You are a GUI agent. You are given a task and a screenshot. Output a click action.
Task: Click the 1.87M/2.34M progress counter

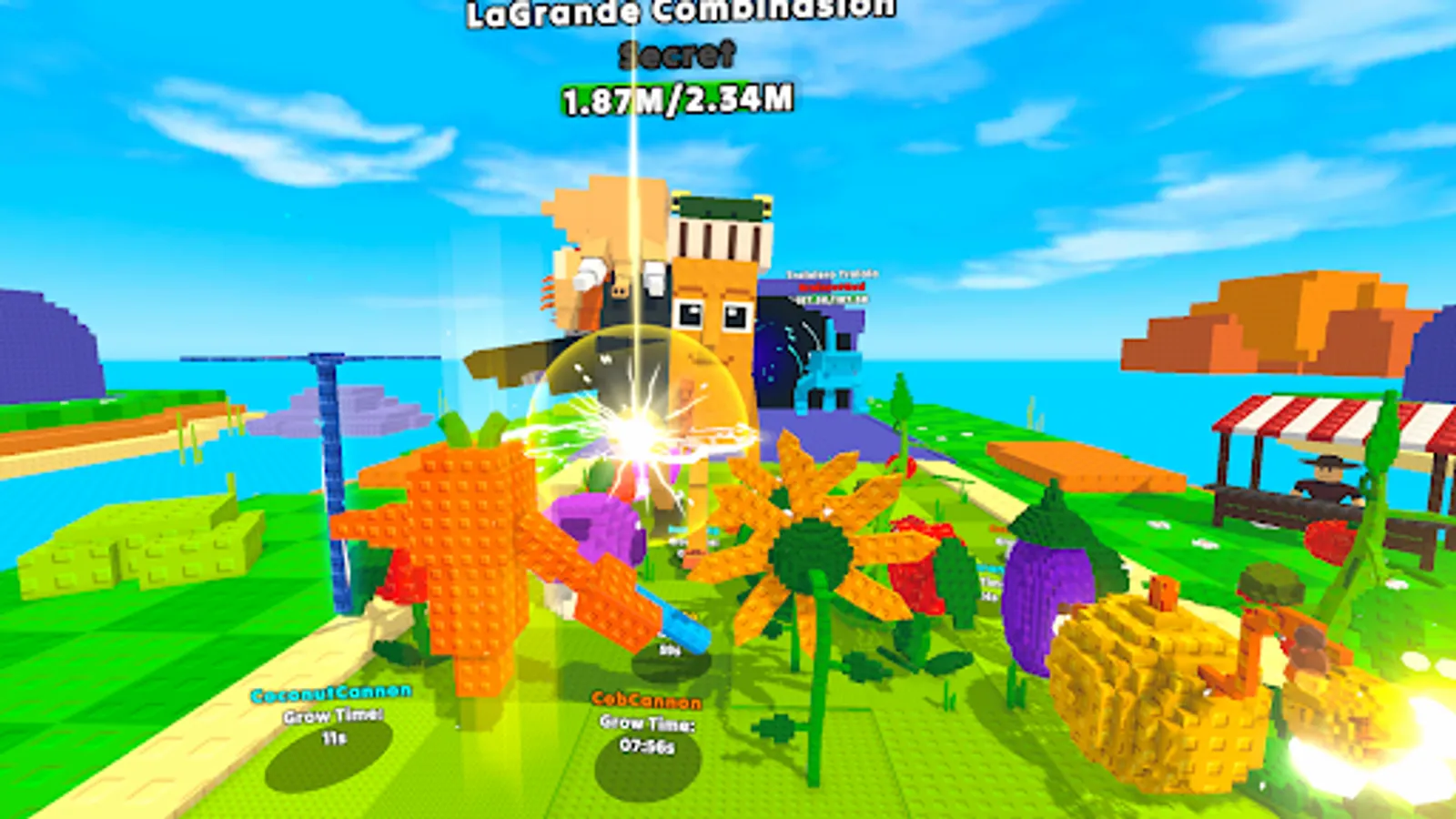(676, 100)
